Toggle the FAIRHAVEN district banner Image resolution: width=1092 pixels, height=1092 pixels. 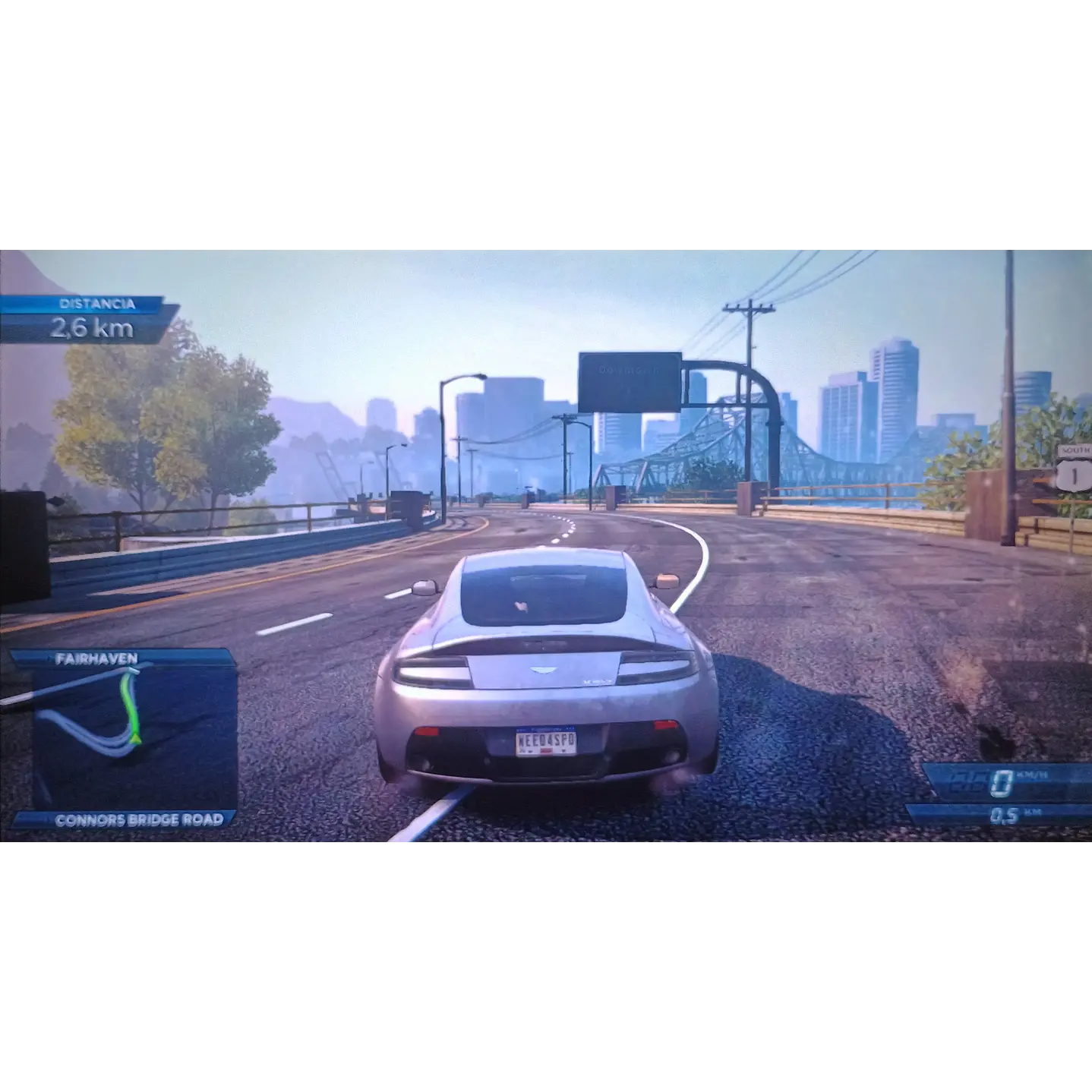(96, 658)
